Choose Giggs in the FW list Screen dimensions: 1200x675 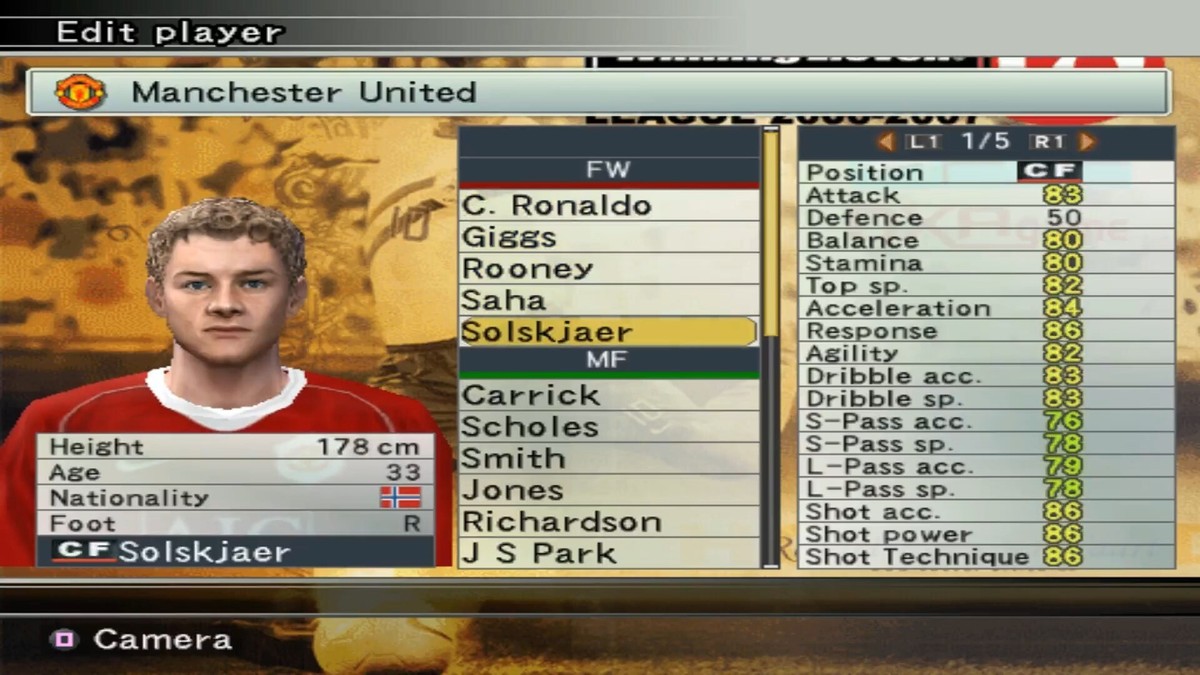(607, 237)
